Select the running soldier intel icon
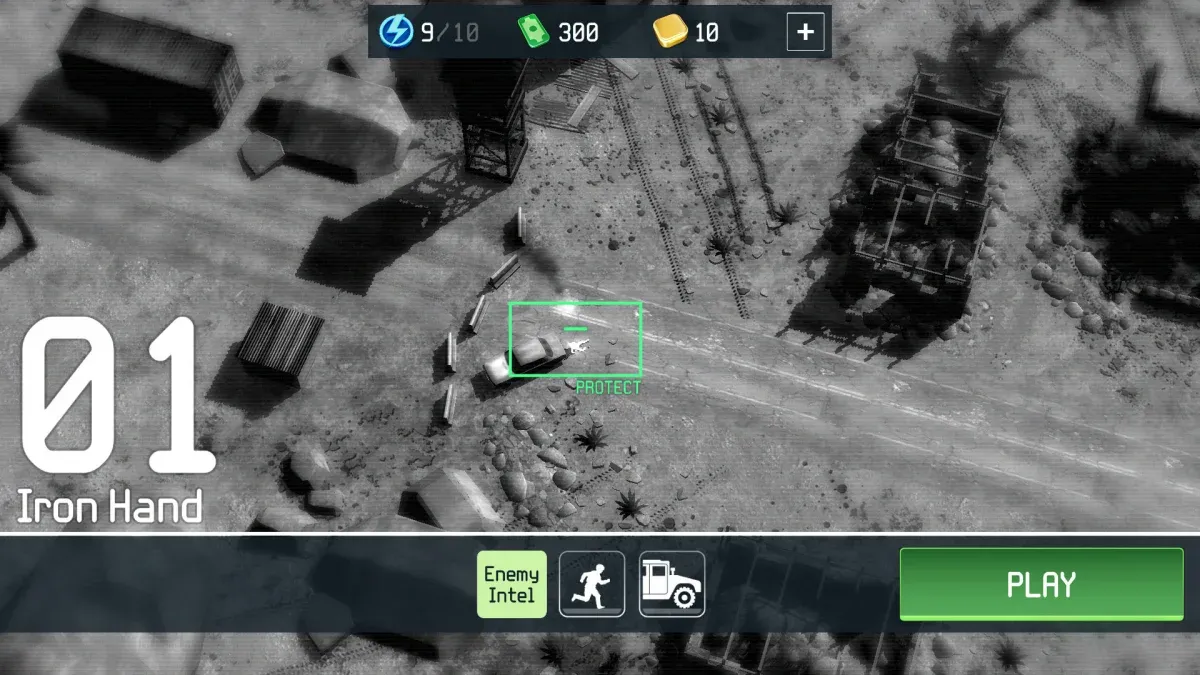 click(x=592, y=584)
